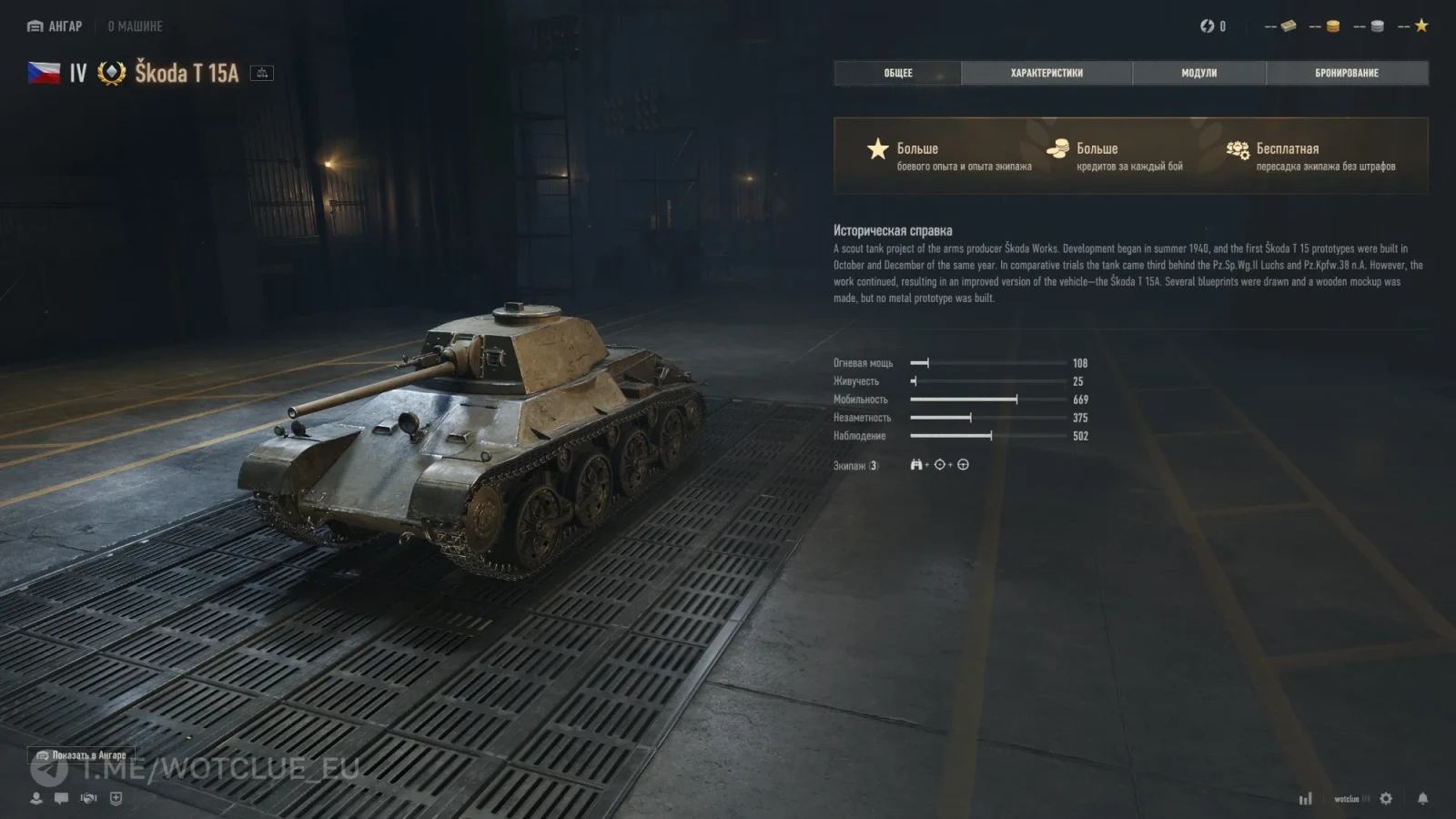
Task: Click the silver credits currency indicator
Action: pyautogui.click(x=1376, y=26)
